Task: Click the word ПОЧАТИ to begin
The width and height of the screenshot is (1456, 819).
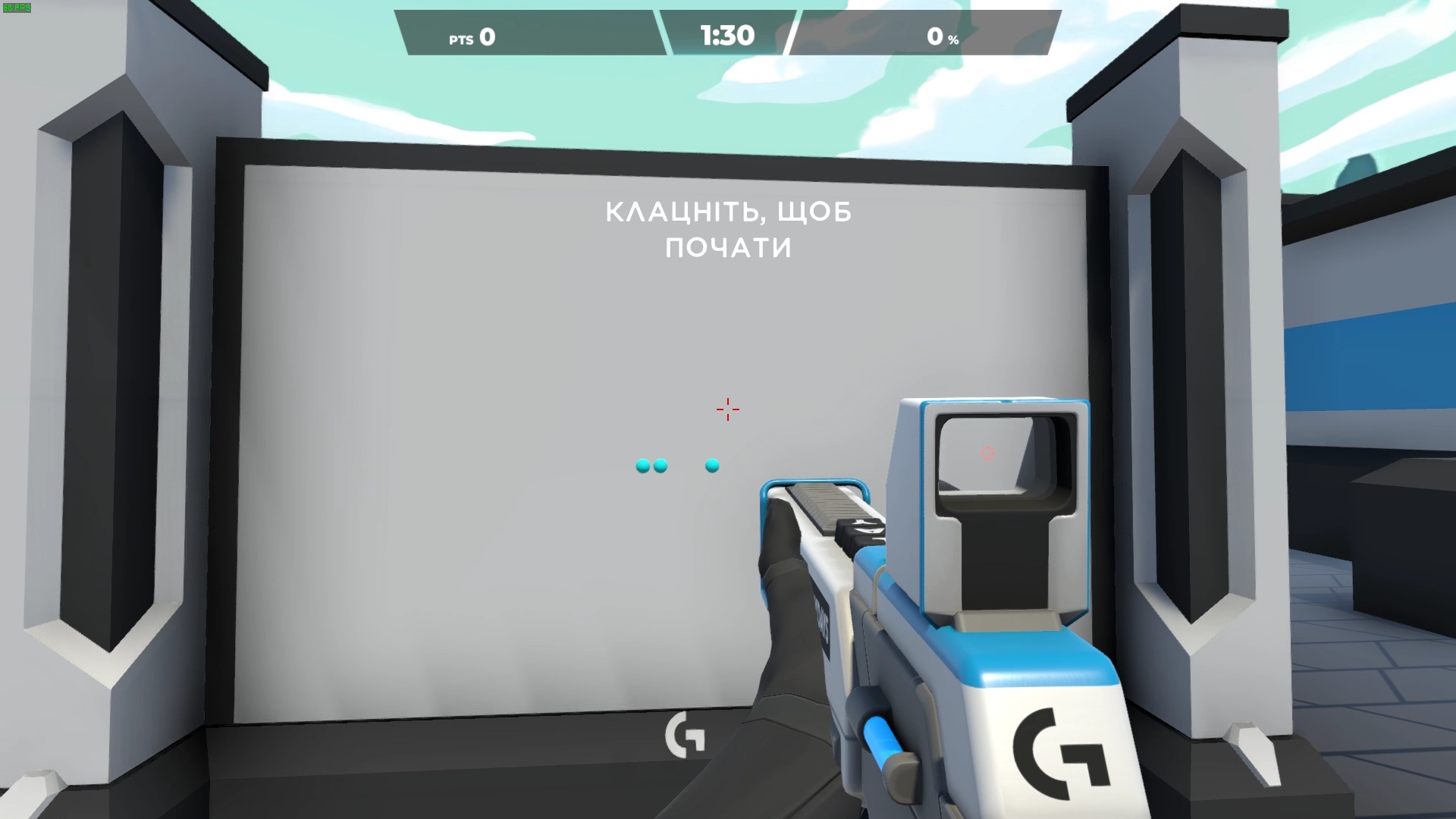Action: coord(728,248)
